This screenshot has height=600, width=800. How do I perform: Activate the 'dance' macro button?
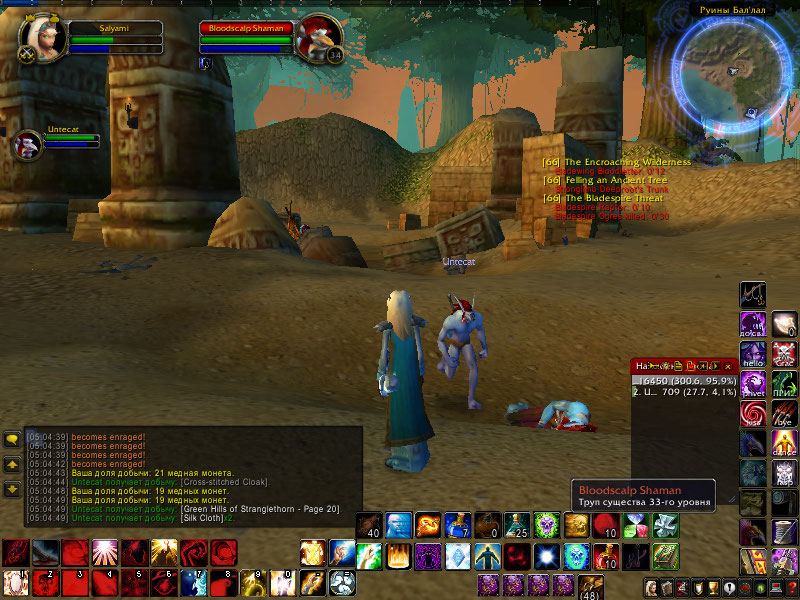[x=784, y=442]
